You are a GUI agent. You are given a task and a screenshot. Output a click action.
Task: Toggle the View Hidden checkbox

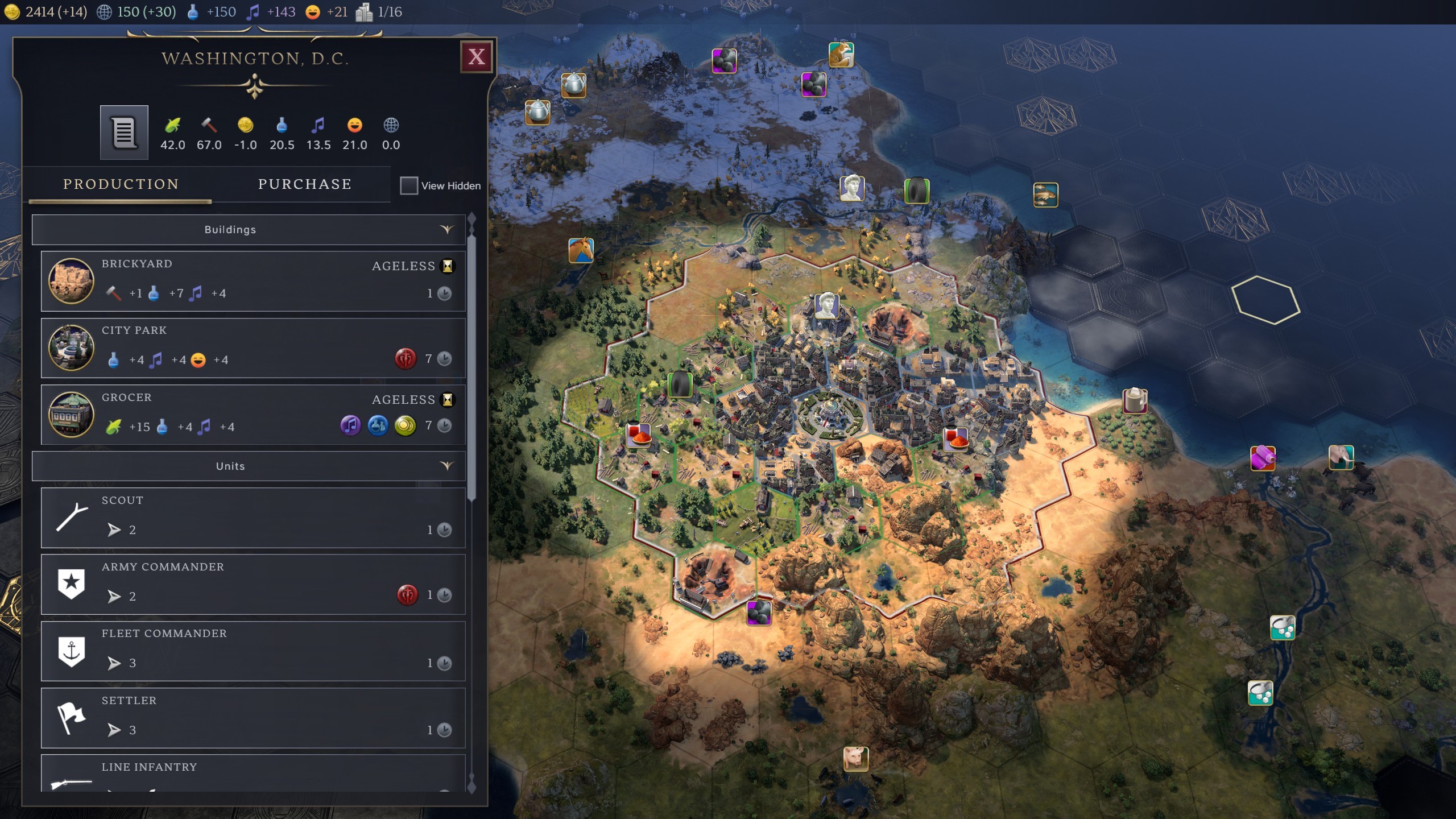tap(408, 185)
